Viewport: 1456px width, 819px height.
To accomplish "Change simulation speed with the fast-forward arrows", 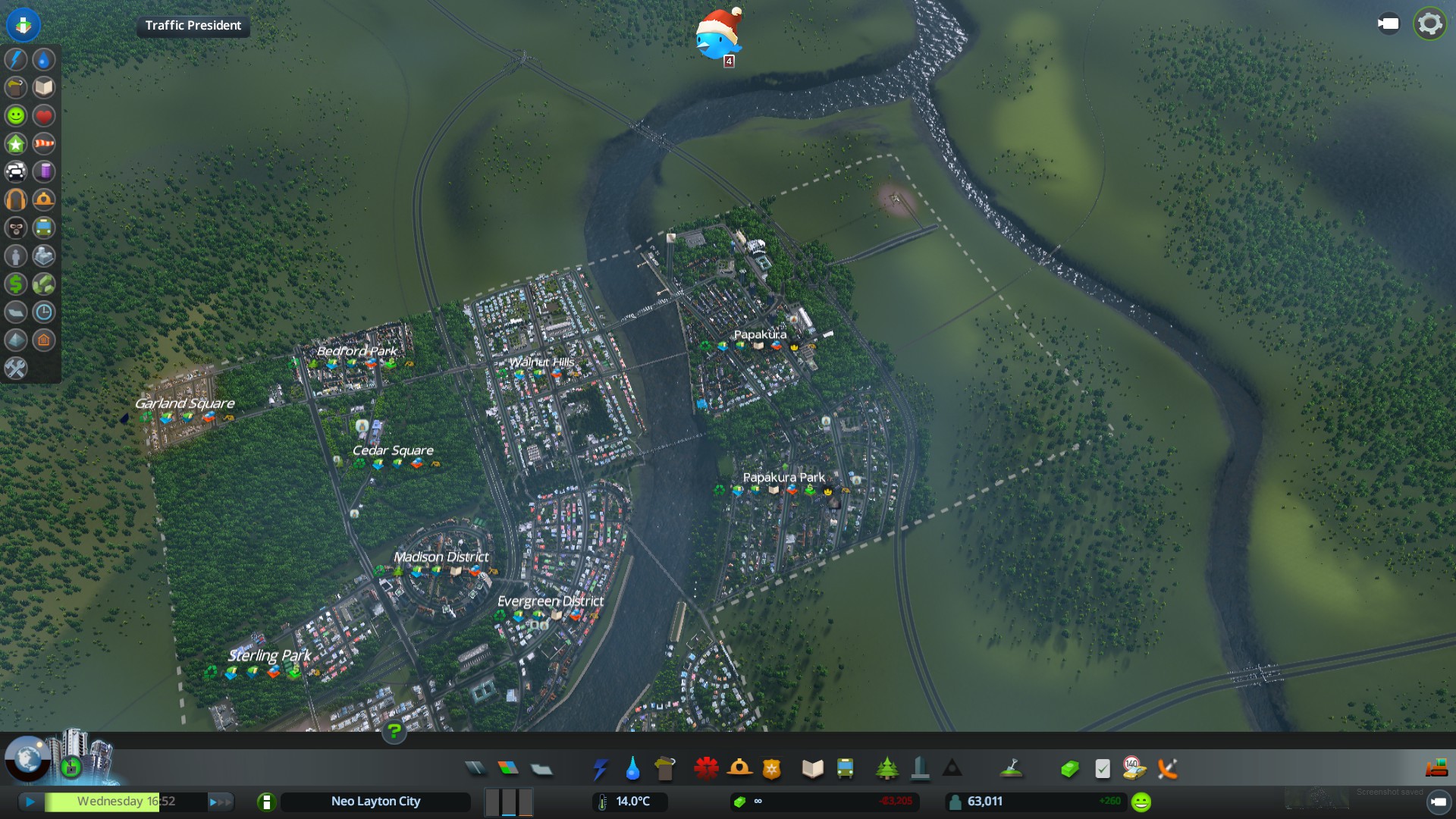I will [220, 802].
